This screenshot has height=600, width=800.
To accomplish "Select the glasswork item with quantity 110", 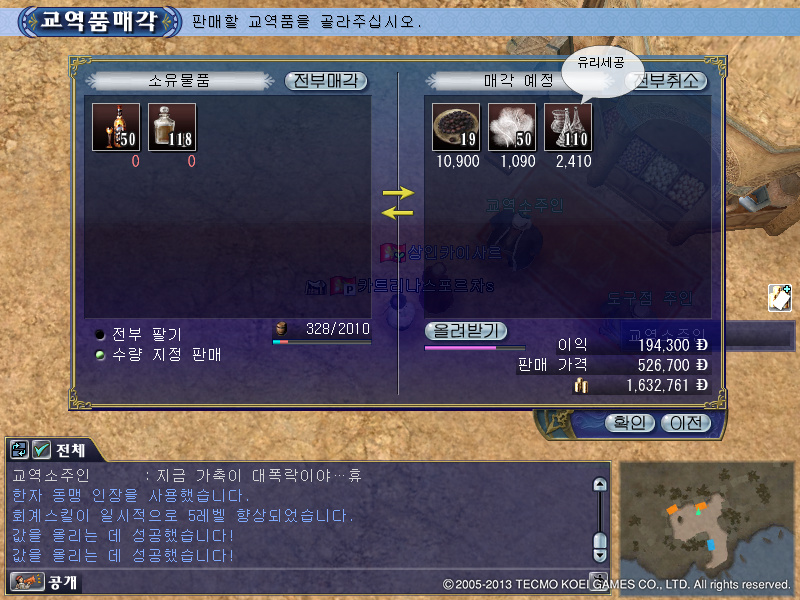I will 568,128.
